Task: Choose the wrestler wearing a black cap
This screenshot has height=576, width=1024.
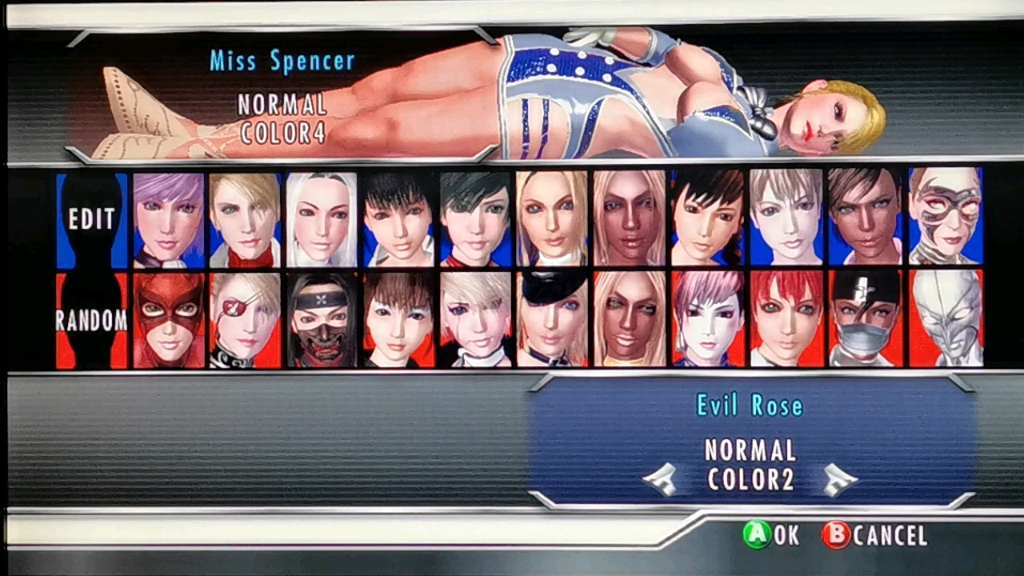Action: coord(553,320)
